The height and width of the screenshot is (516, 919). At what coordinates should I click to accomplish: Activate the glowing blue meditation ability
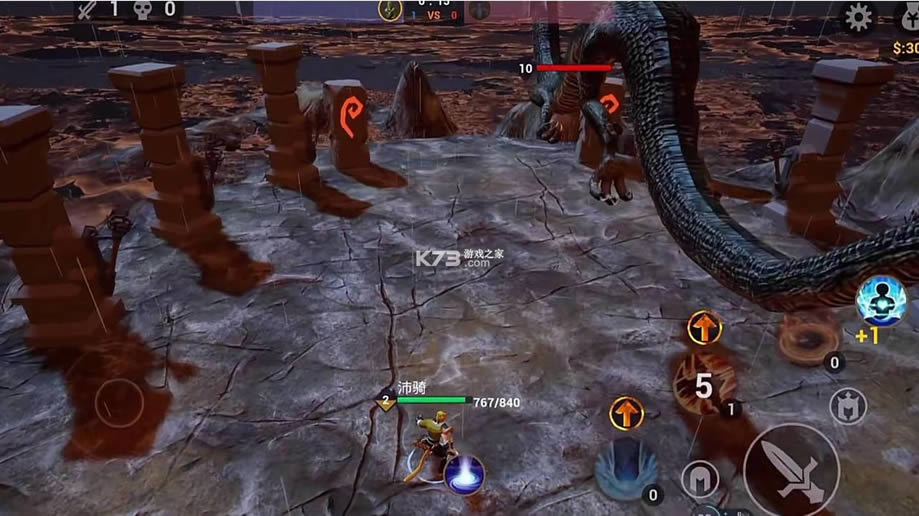(x=881, y=300)
